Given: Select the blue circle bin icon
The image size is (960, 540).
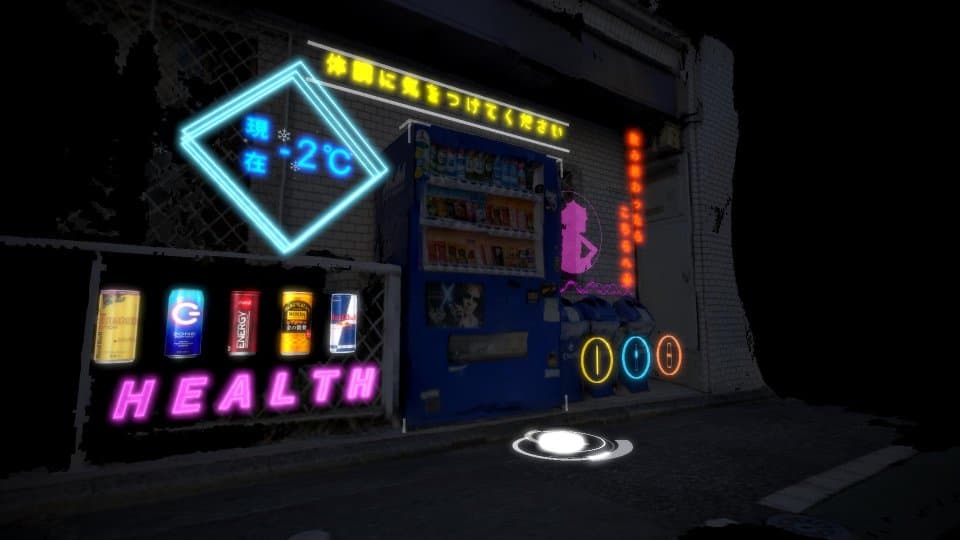Looking at the screenshot, I should click(635, 358).
